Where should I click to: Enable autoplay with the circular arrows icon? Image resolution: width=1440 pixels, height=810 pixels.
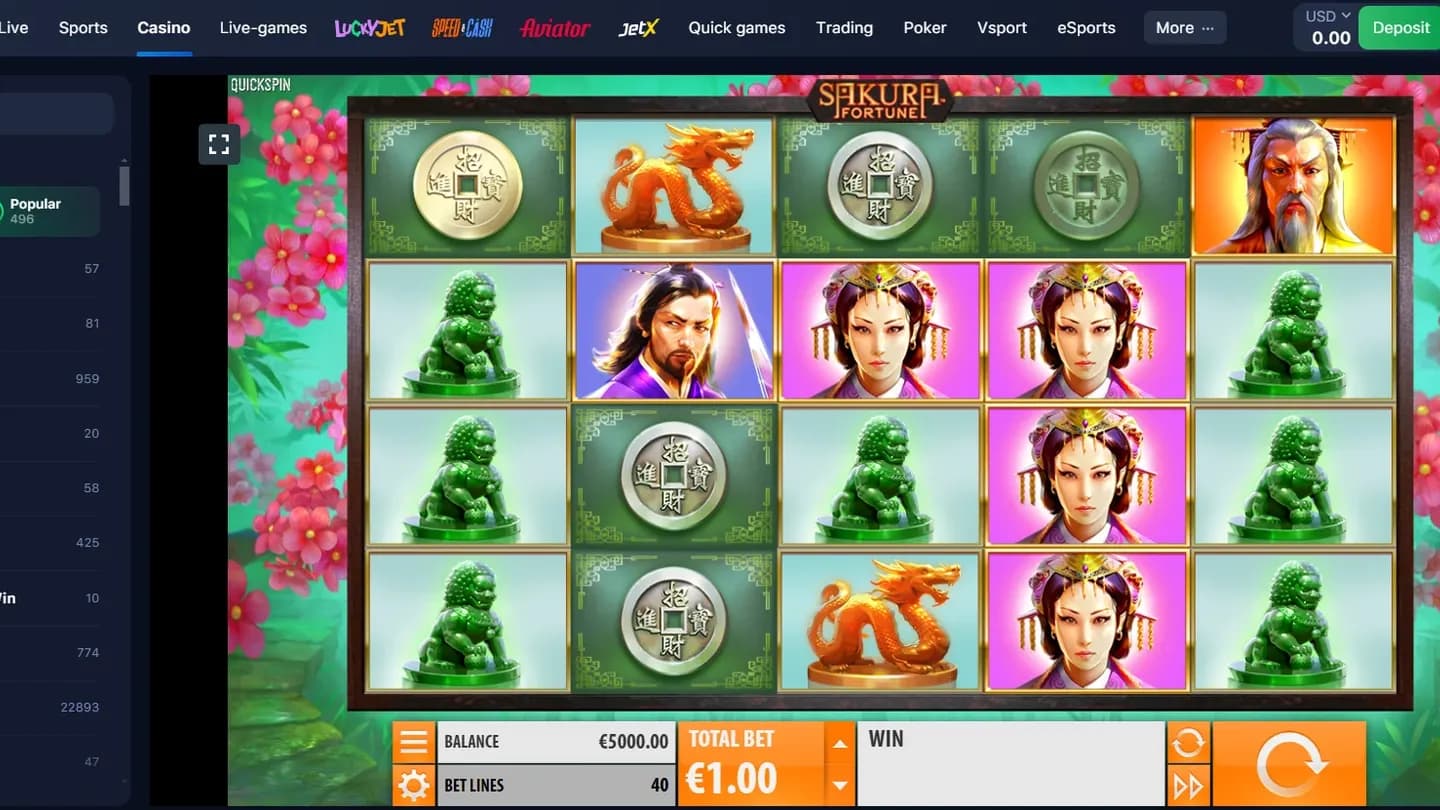[1189, 740]
